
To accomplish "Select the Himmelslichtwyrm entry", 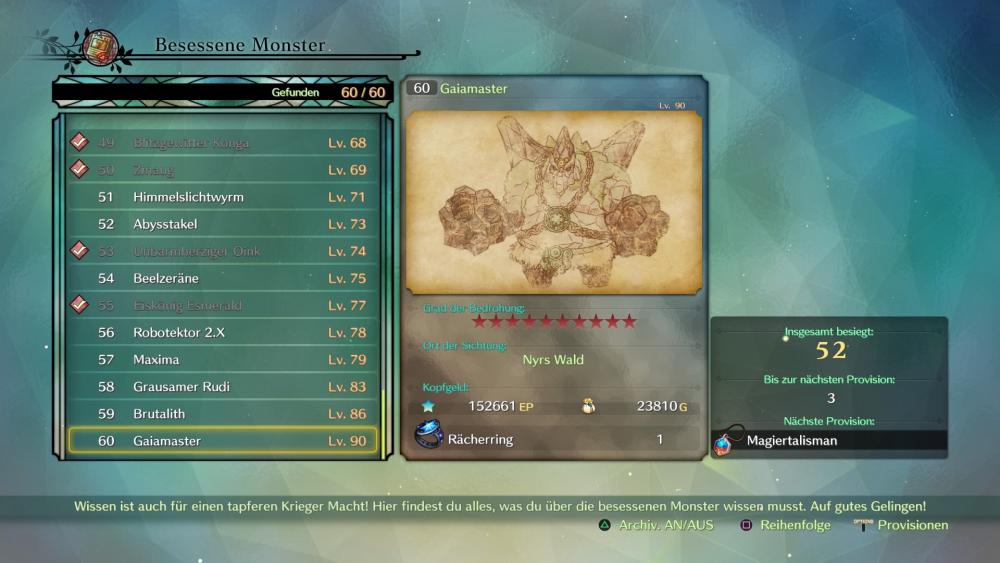I will 222,197.
